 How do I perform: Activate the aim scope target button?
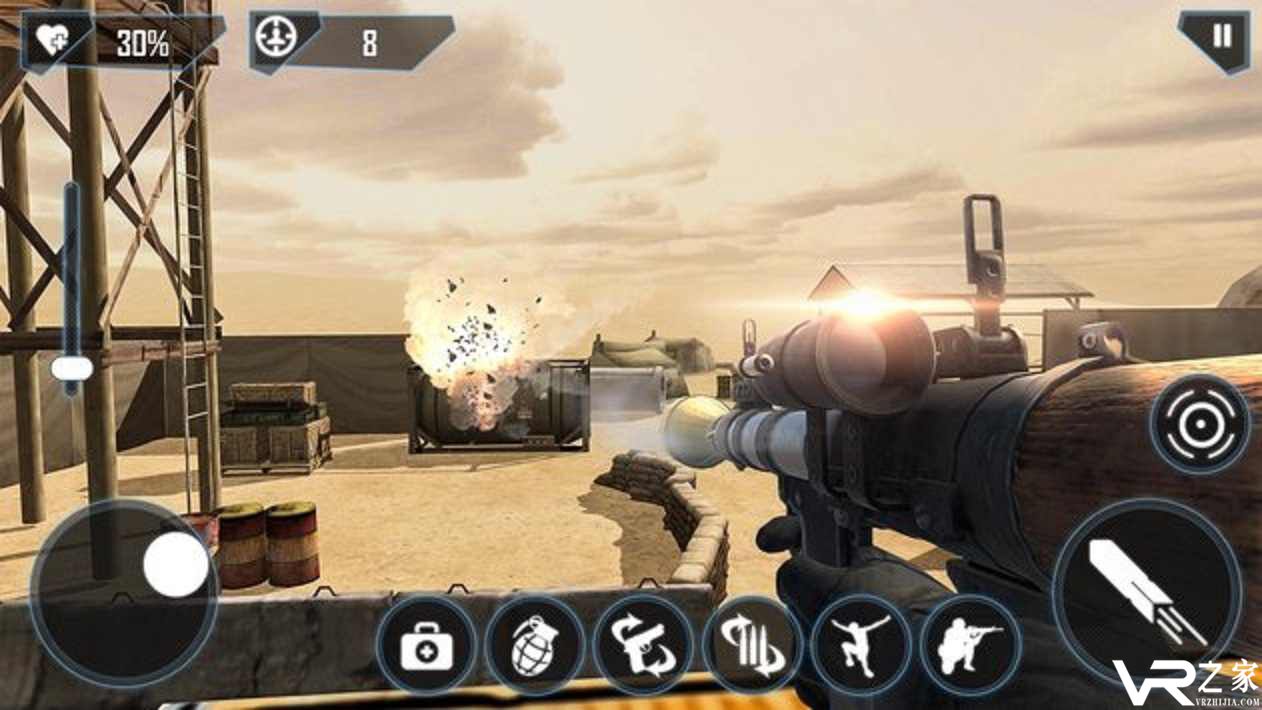(1199, 424)
